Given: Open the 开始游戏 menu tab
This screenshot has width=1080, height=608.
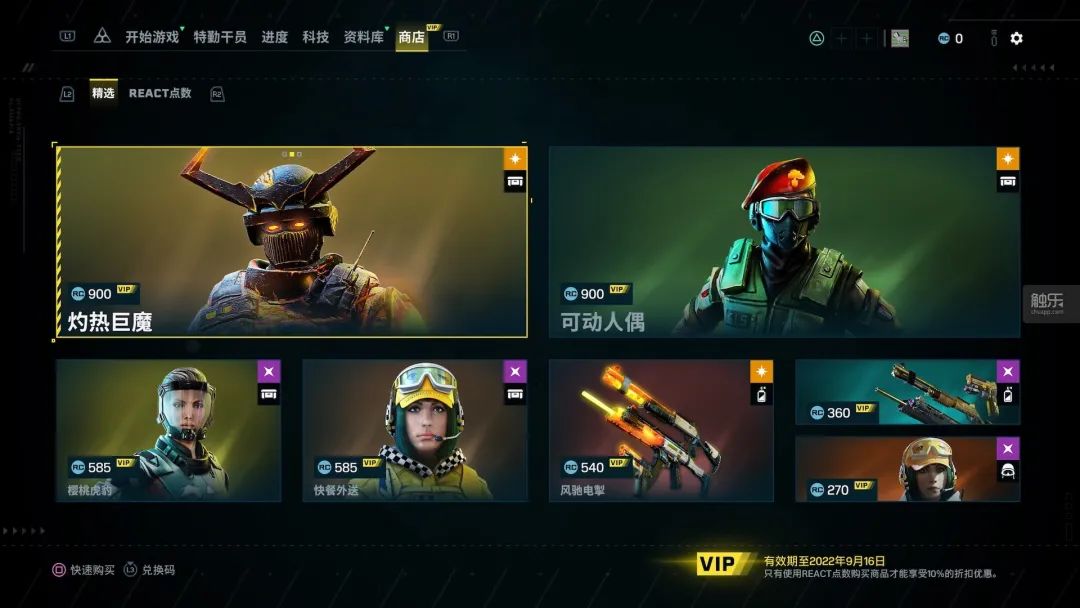Looking at the screenshot, I should point(152,37).
